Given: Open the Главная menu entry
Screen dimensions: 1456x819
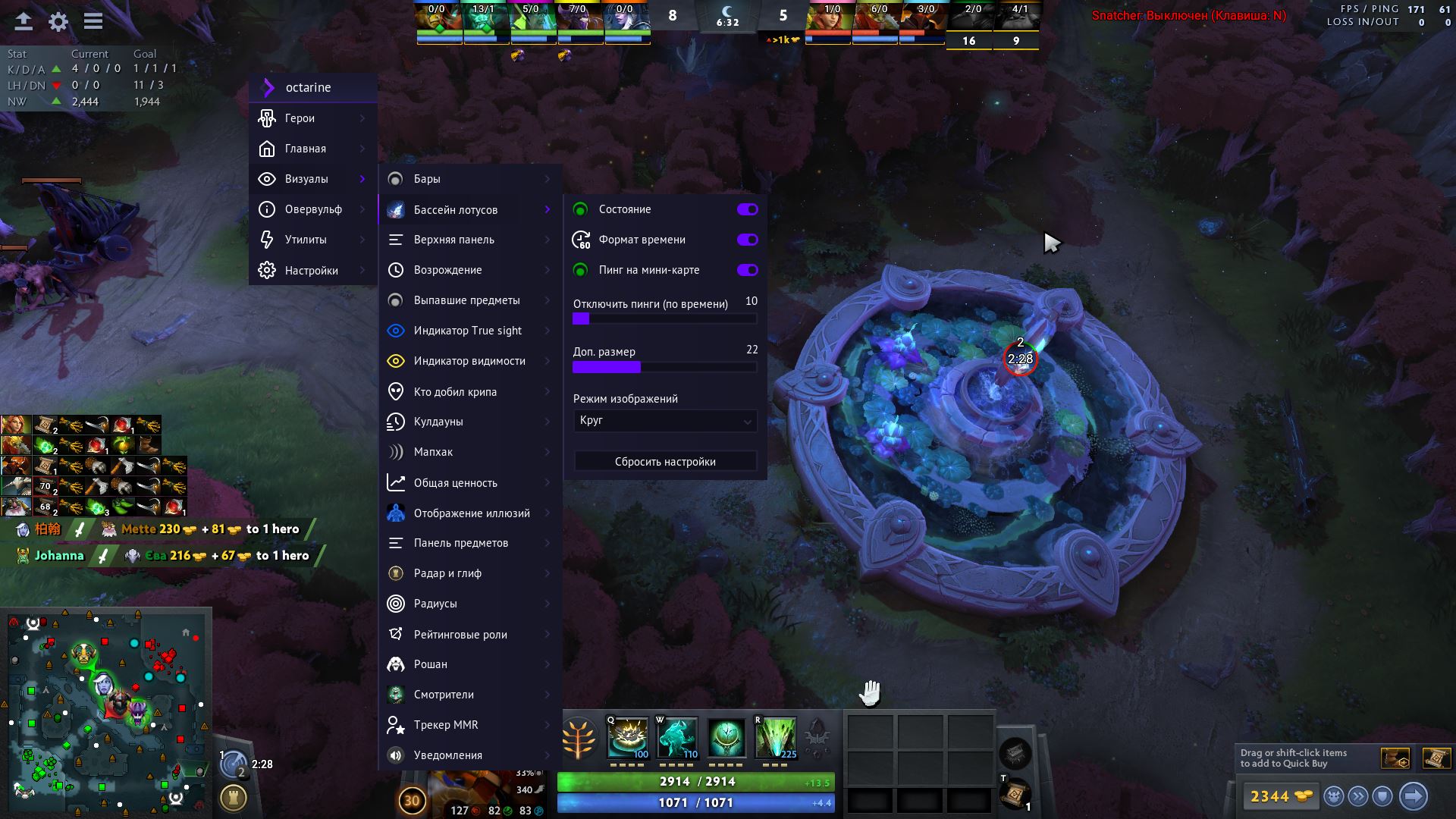Looking at the screenshot, I should [312, 149].
